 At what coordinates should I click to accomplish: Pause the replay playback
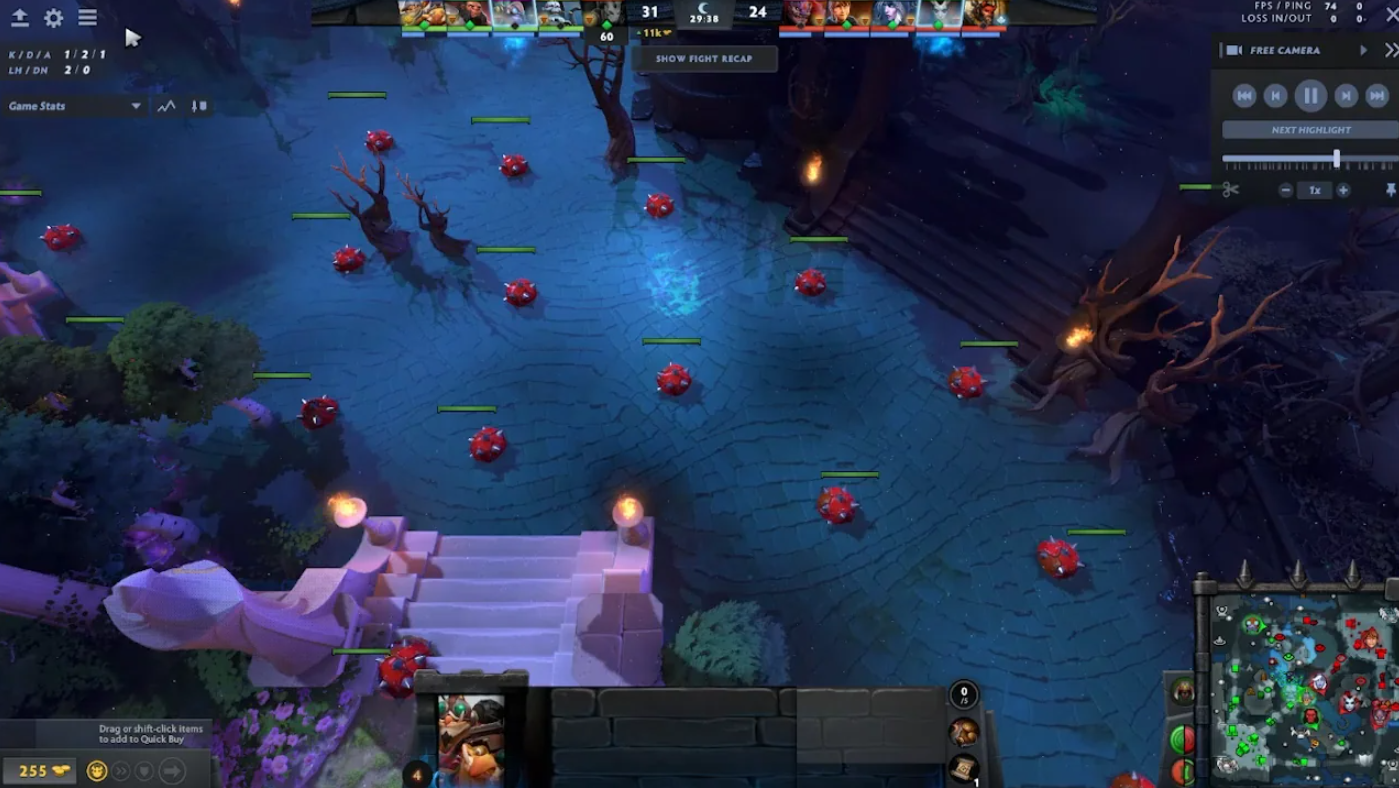[x=1310, y=95]
